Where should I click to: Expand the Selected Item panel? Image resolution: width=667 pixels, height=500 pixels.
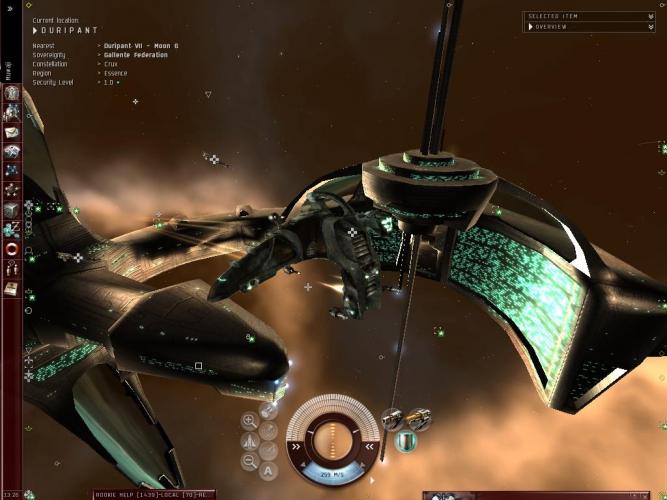[588, 16]
